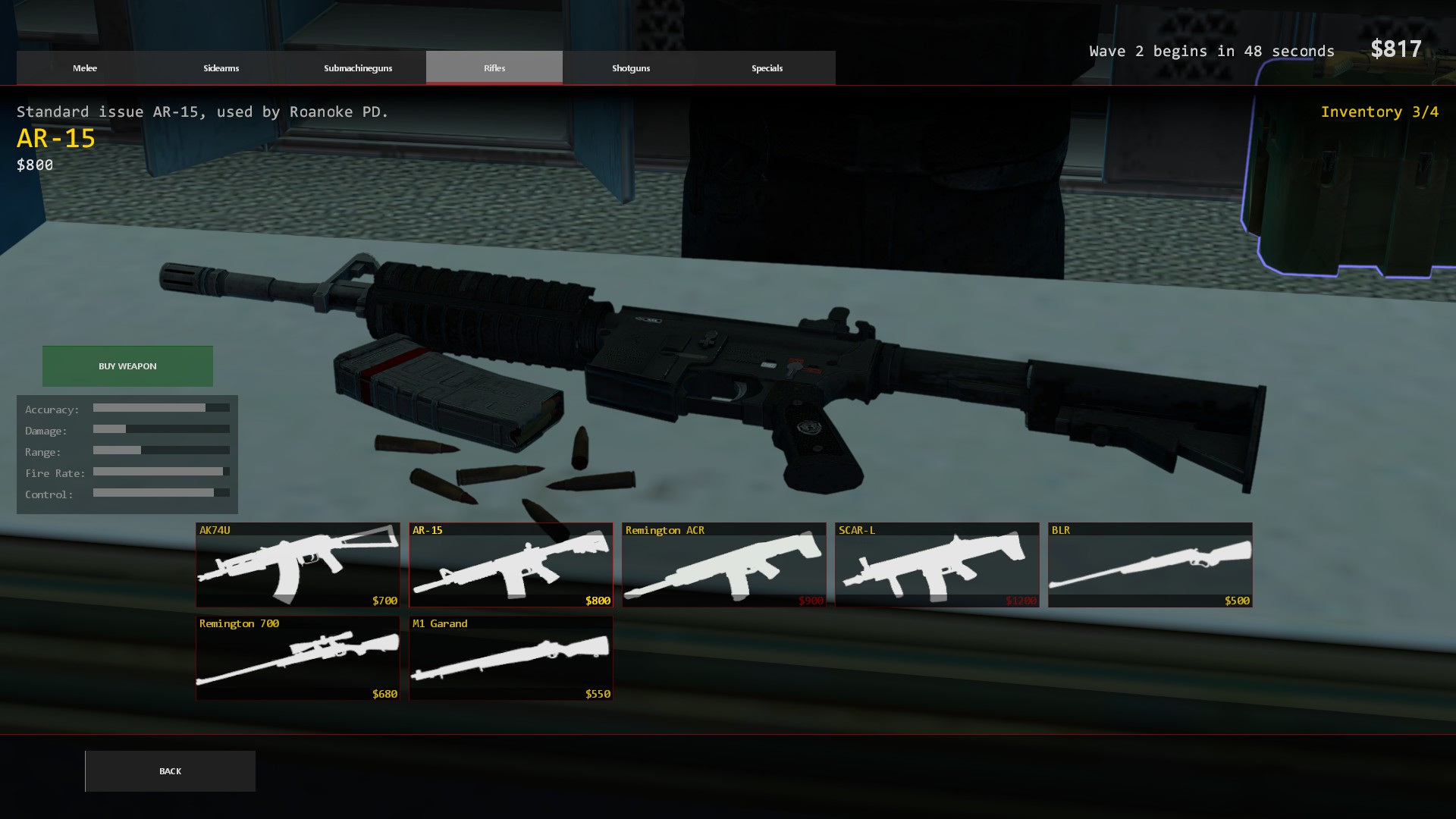Click the Inventory 3/4 indicator

1379,111
